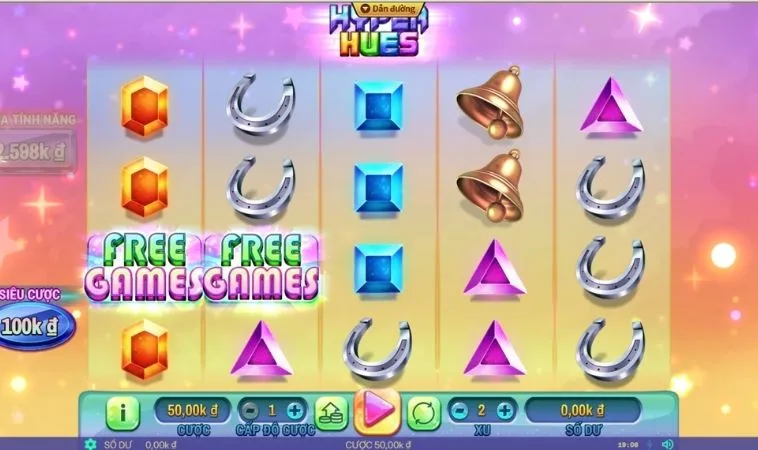This screenshot has width=758, height=450.
Task: Activate the 100k Siêu Cược super bet
Action: [36, 326]
